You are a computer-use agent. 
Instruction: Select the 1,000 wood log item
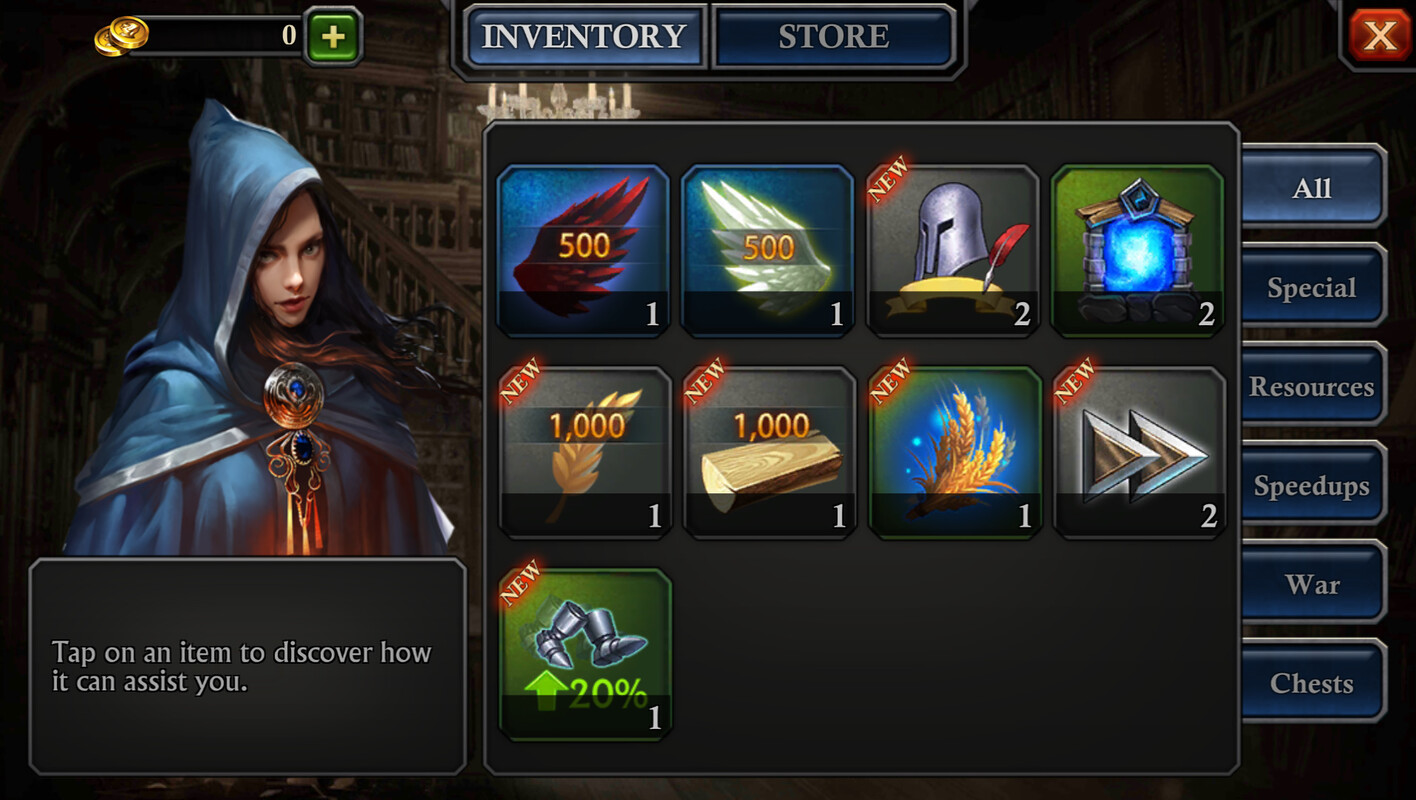(x=769, y=452)
